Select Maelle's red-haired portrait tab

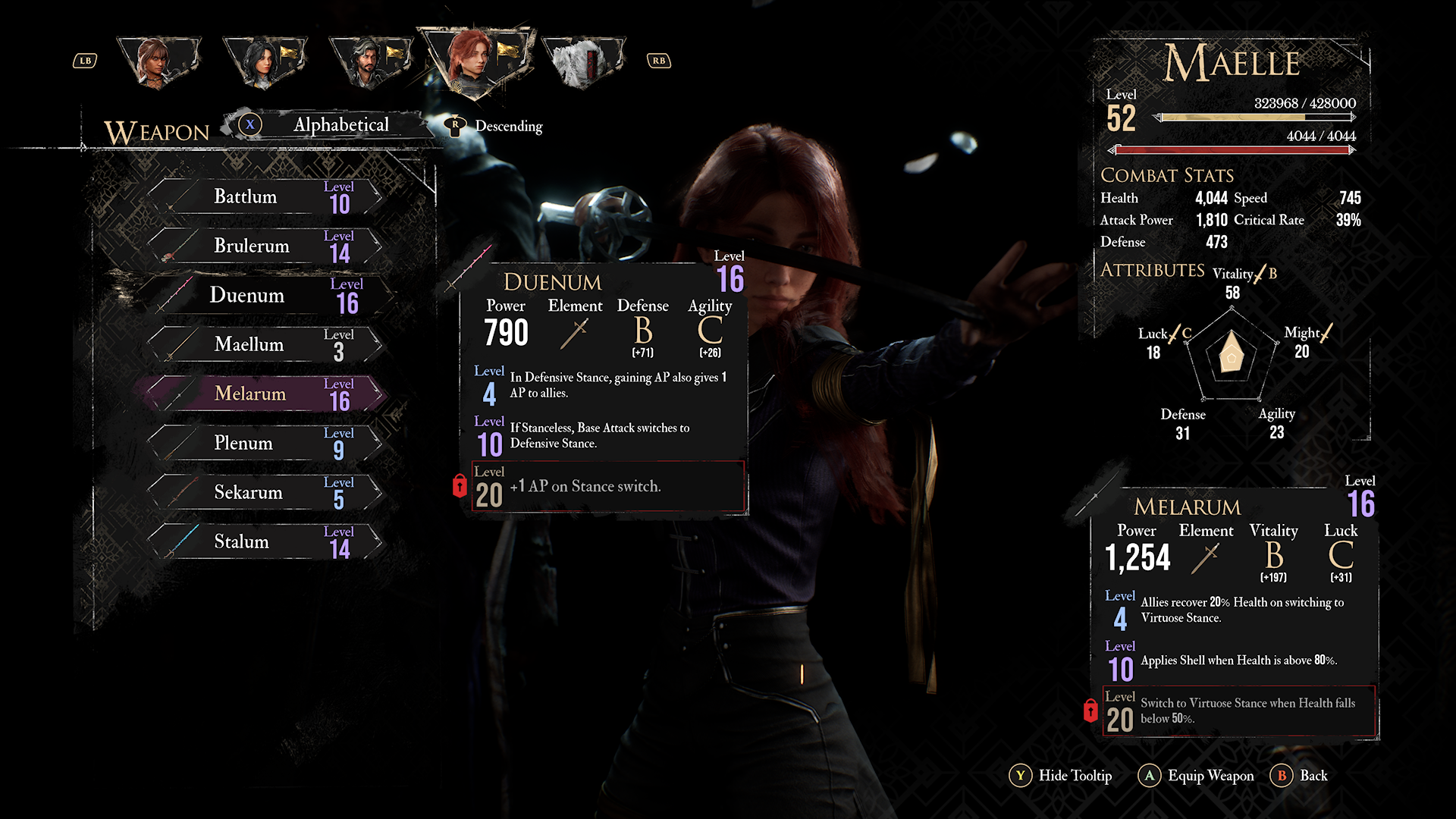pyautogui.click(x=476, y=61)
